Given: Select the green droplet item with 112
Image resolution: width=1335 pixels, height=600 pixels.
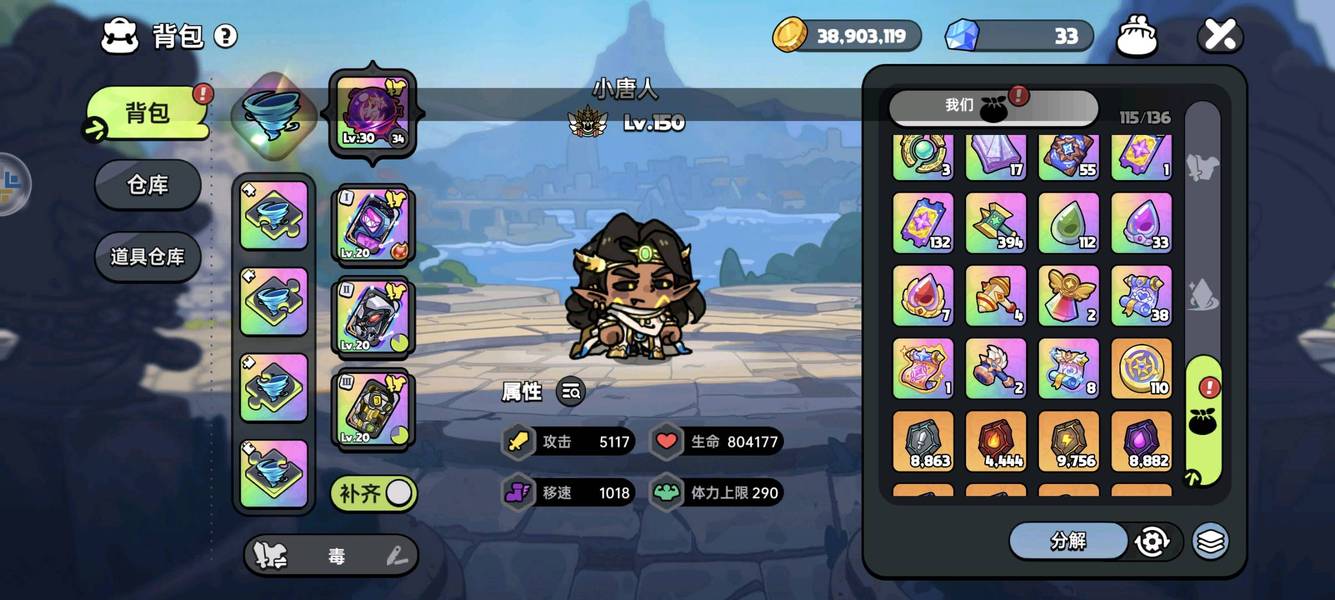Looking at the screenshot, I should coord(1068,223).
